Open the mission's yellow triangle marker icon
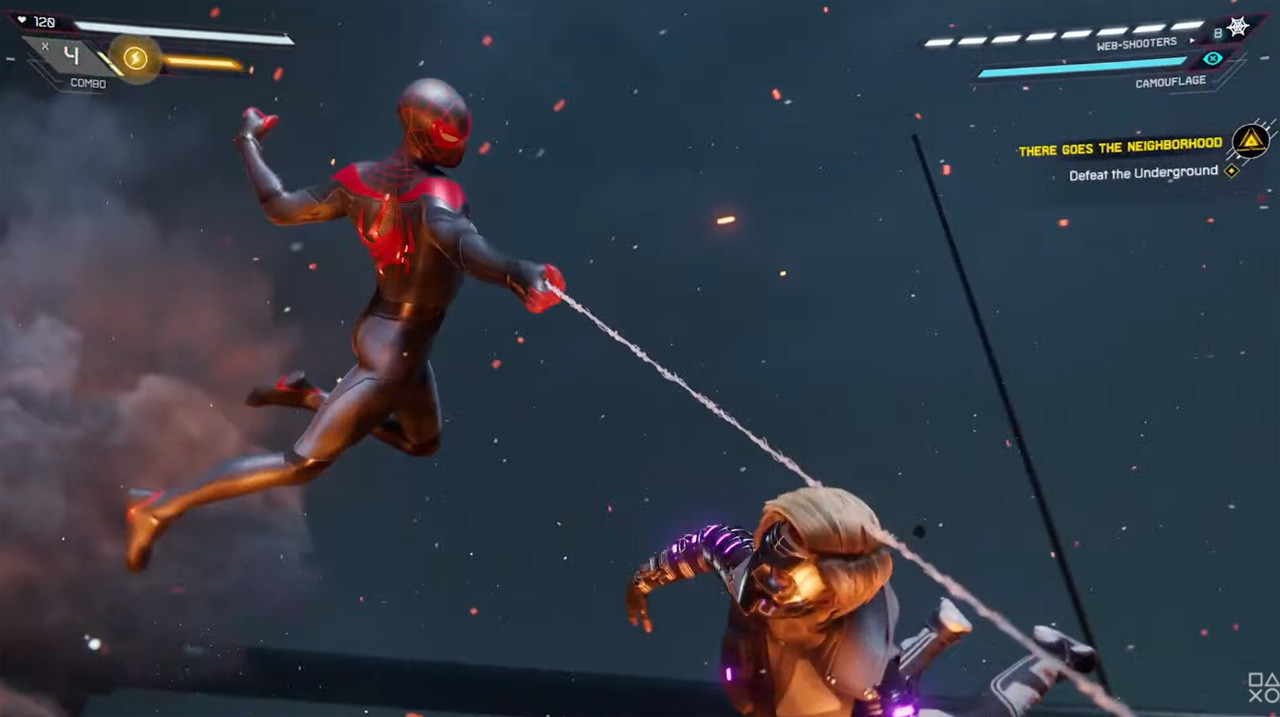Viewport: 1280px width, 717px height. pyautogui.click(x=1250, y=141)
